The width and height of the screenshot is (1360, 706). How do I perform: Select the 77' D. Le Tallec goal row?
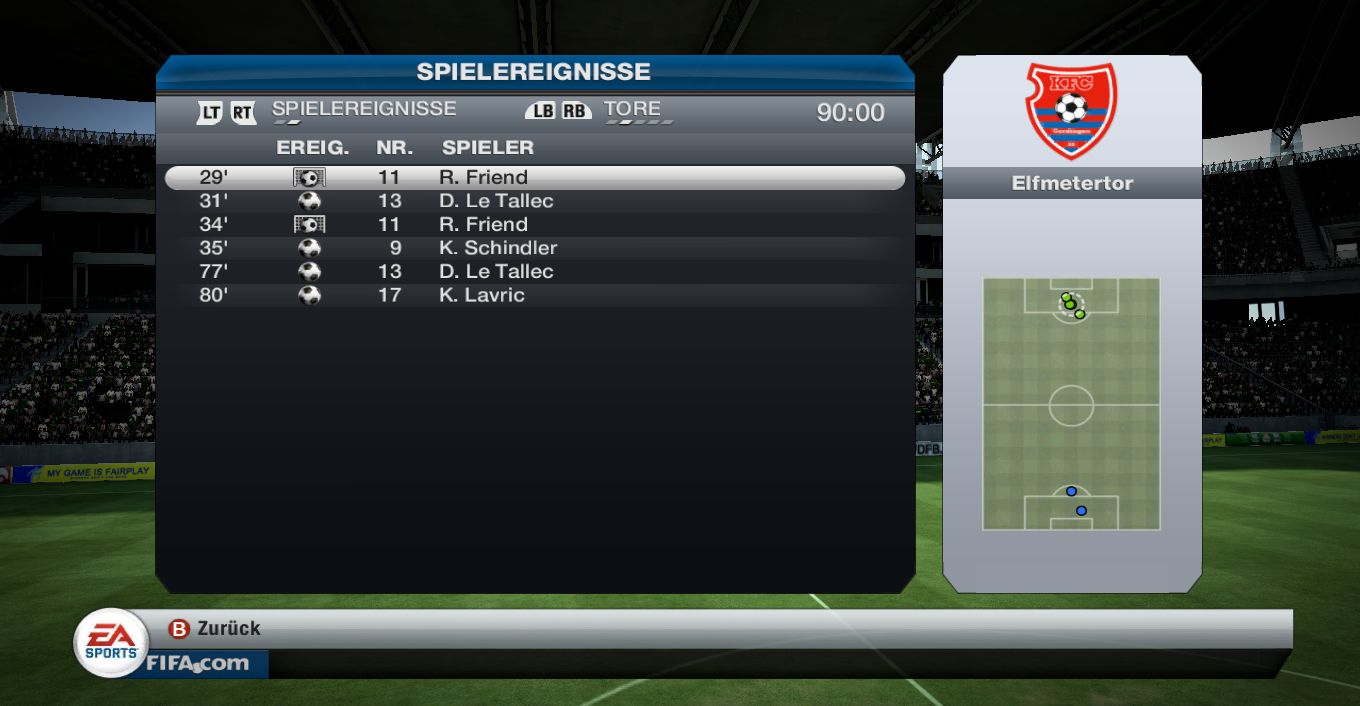pyautogui.click(x=534, y=271)
